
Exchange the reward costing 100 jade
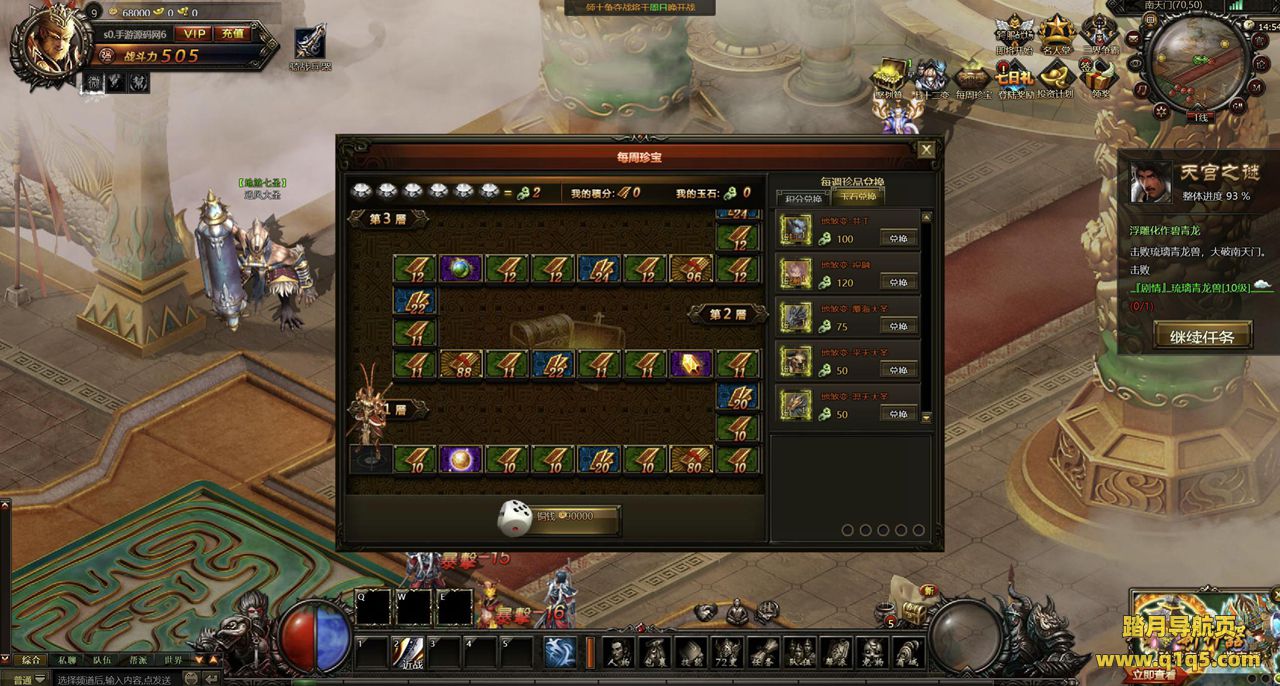point(897,239)
